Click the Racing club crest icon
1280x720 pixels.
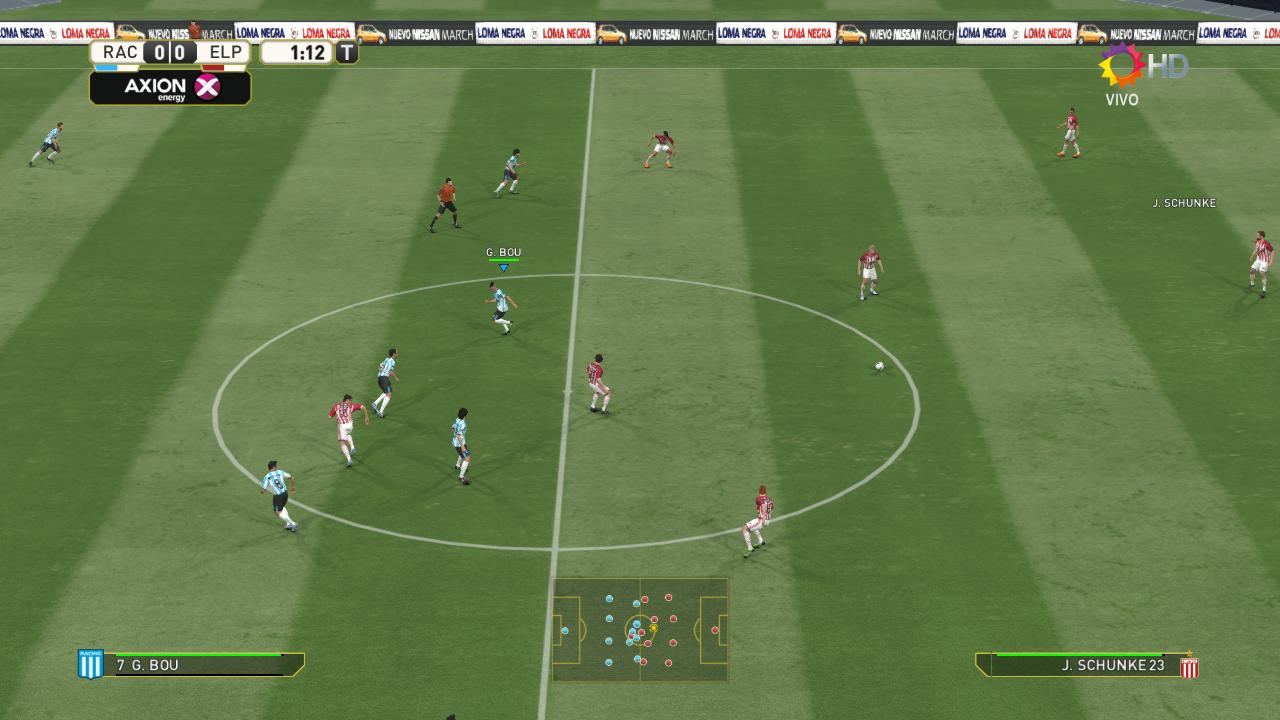90,664
